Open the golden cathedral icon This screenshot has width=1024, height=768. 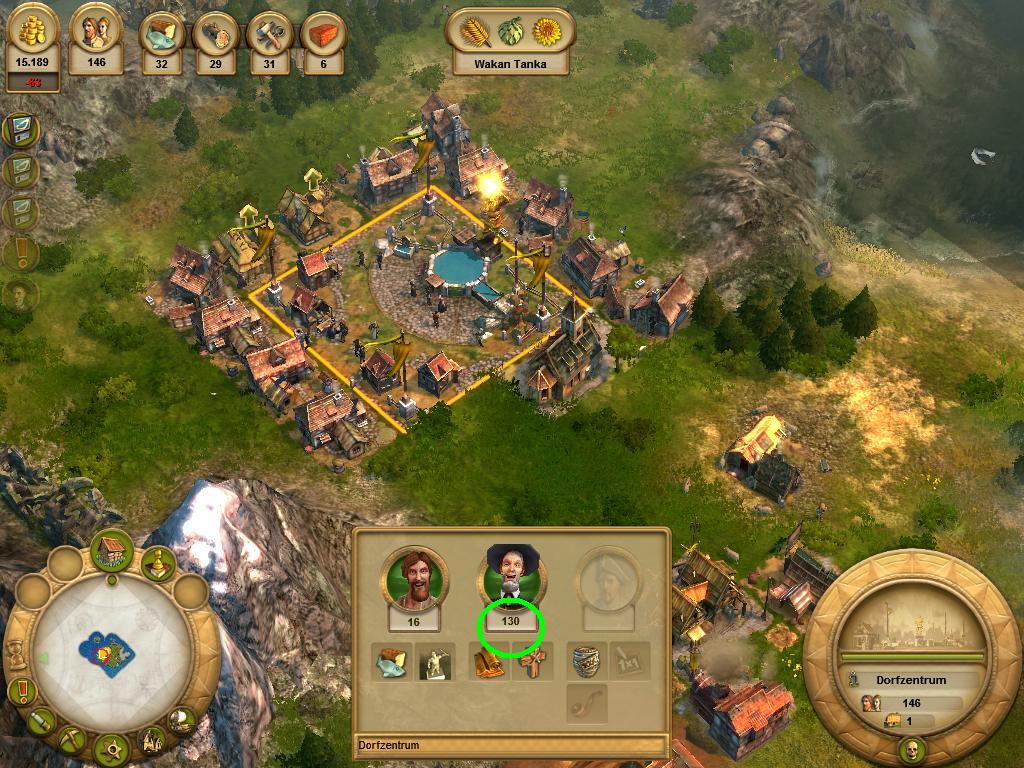click(x=152, y=740)
